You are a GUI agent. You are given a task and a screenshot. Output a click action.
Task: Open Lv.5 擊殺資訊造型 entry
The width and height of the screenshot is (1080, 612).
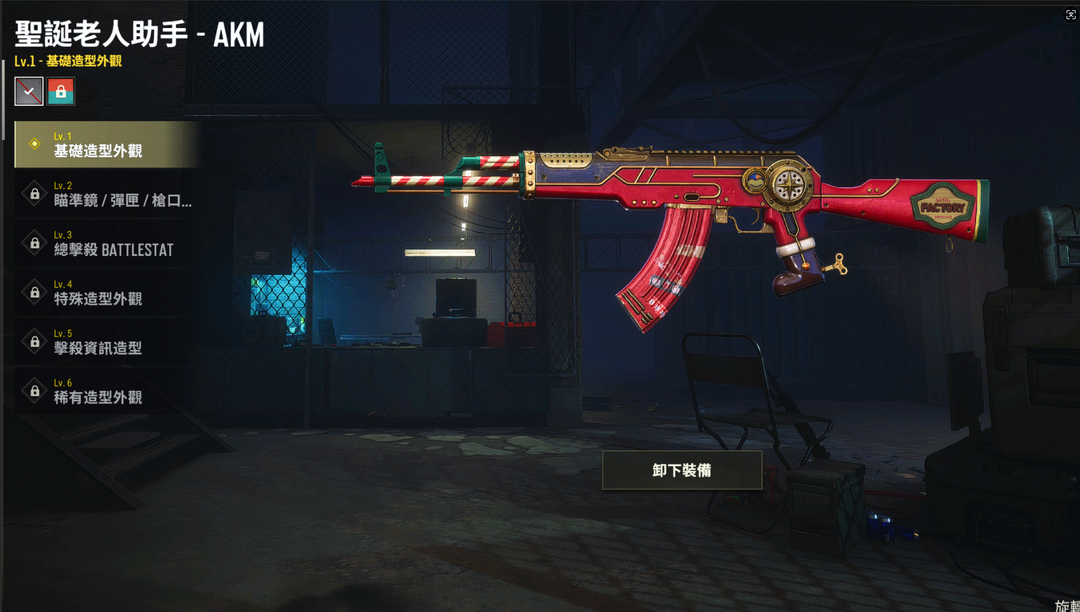[105, 341]
